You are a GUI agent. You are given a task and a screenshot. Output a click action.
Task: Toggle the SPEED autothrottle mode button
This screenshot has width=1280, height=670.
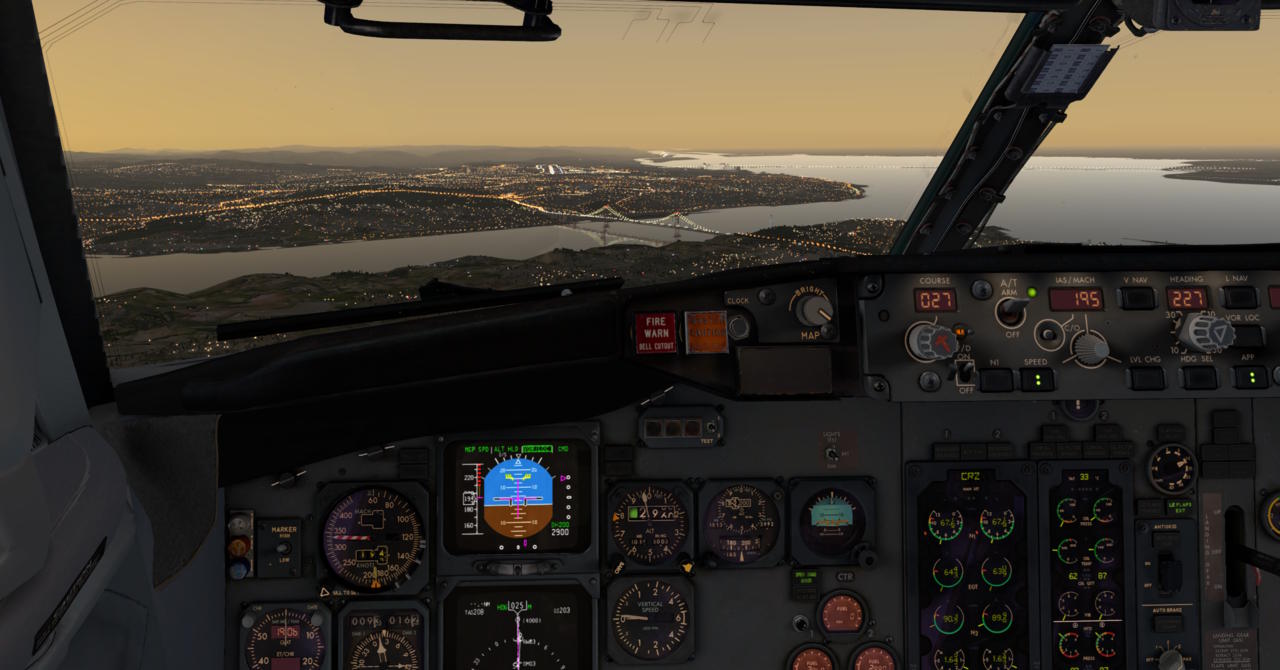[1036, 380]
